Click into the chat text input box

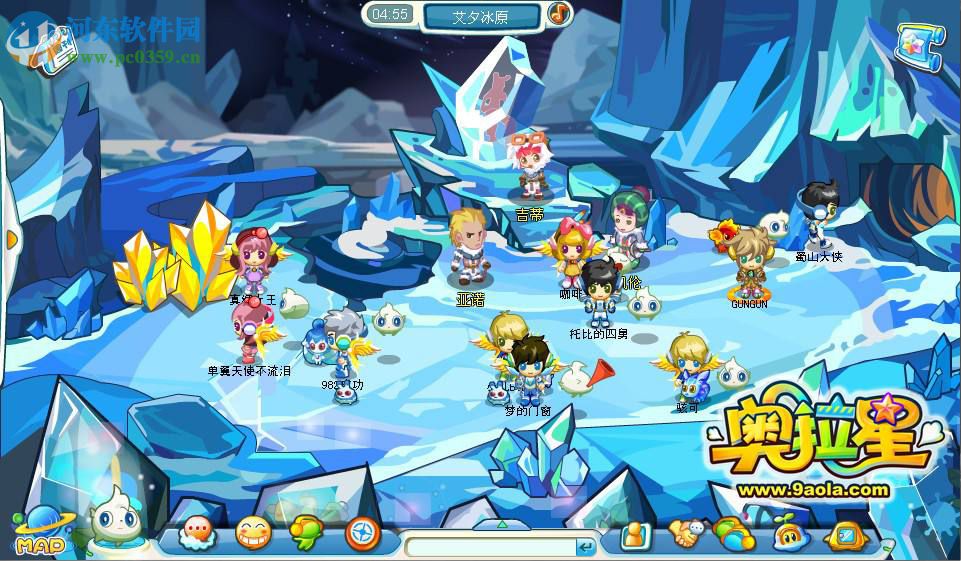[x=490, y=546]
